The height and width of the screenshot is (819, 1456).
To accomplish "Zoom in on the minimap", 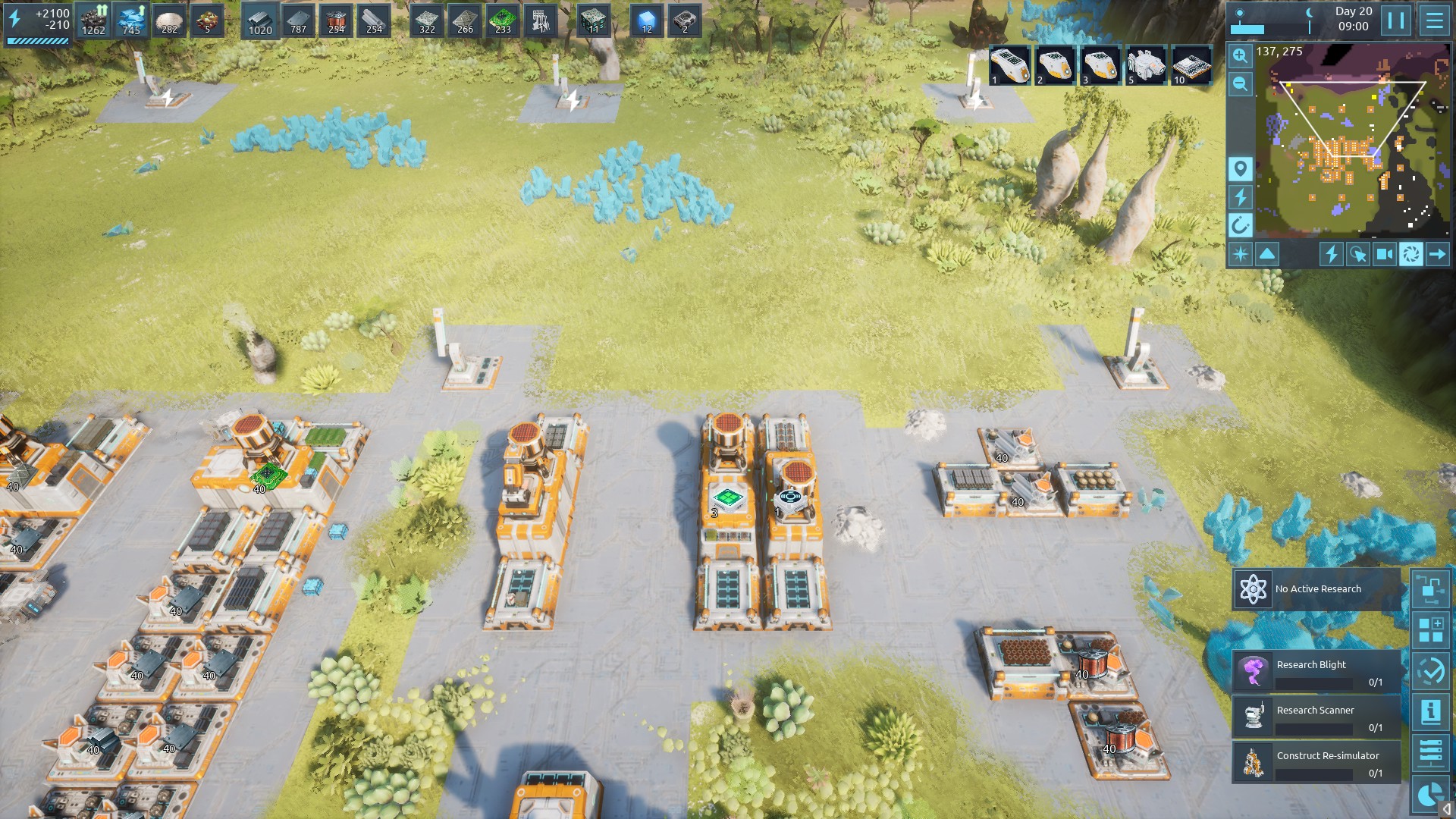I will click(1240, 55).
